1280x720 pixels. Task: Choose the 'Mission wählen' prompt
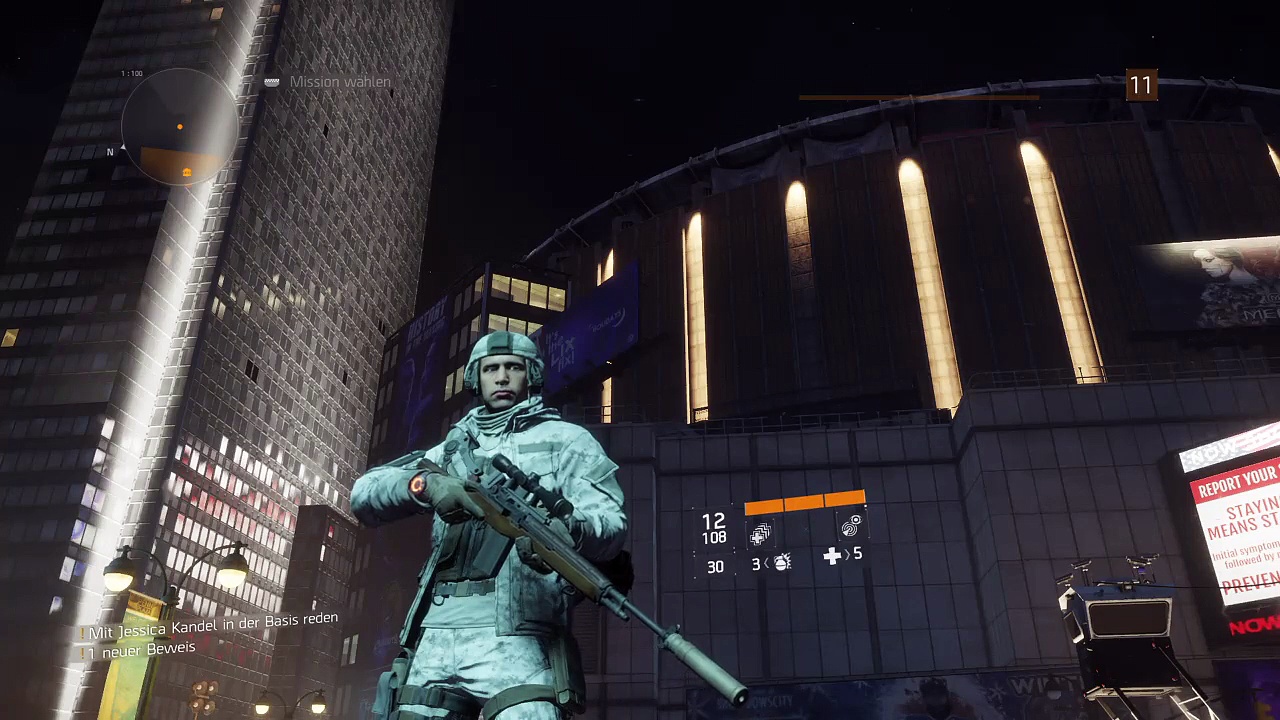340,82
